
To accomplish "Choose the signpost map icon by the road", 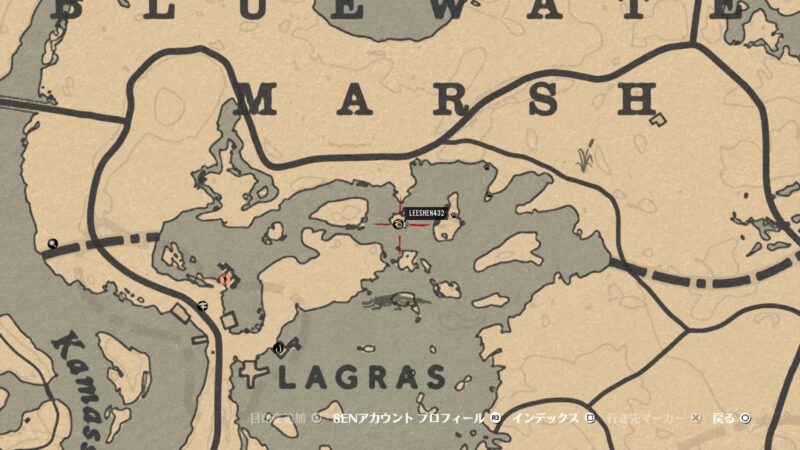I will pyautogui.click(x=203, y=305).
